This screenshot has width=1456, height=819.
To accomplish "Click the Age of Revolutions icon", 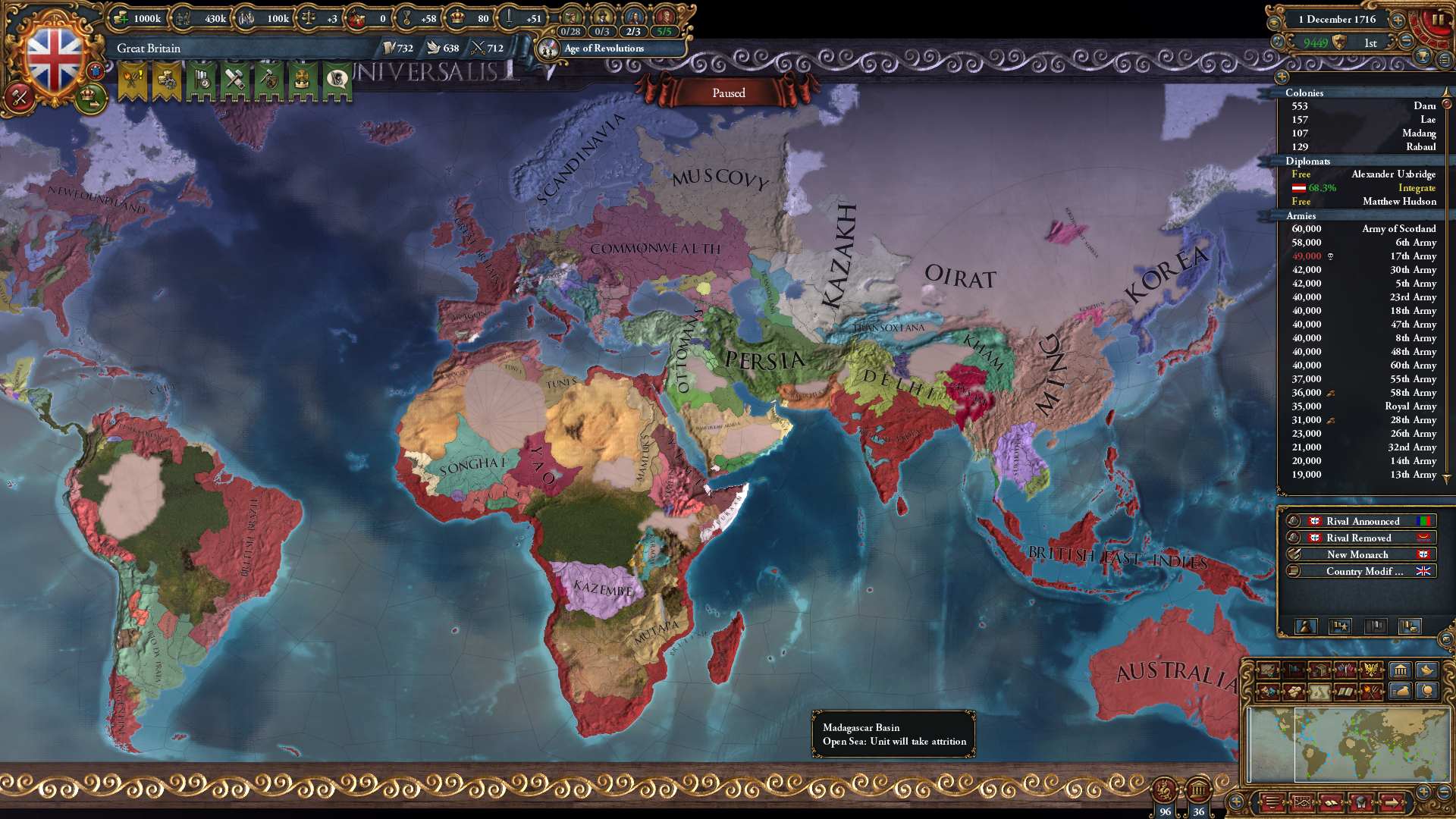I will pyautogui.click(x=548, y=49).
